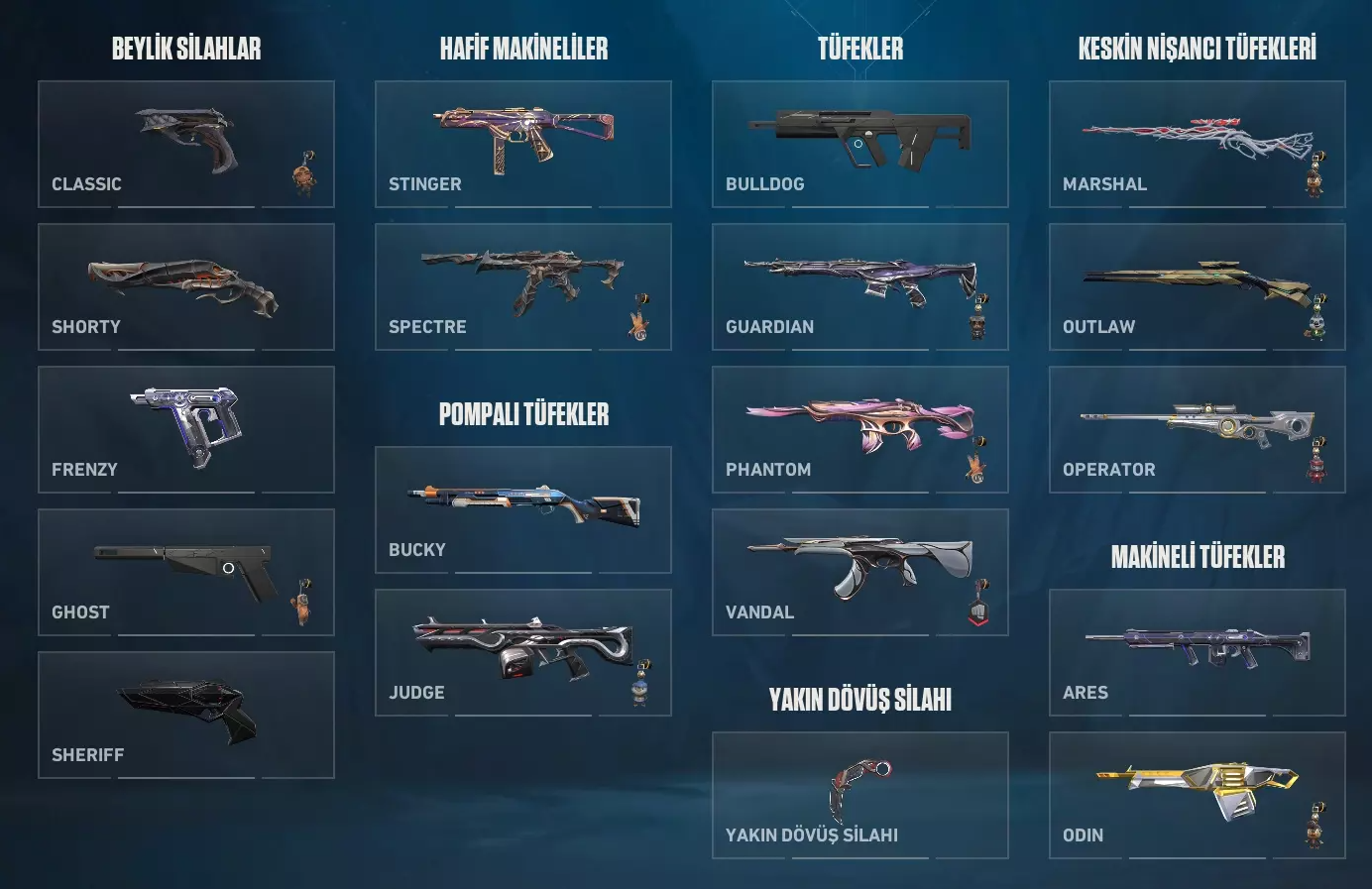Click the Classic gun buddy charm
This screenshot has width=1372, height=889.
click(303, 173)
